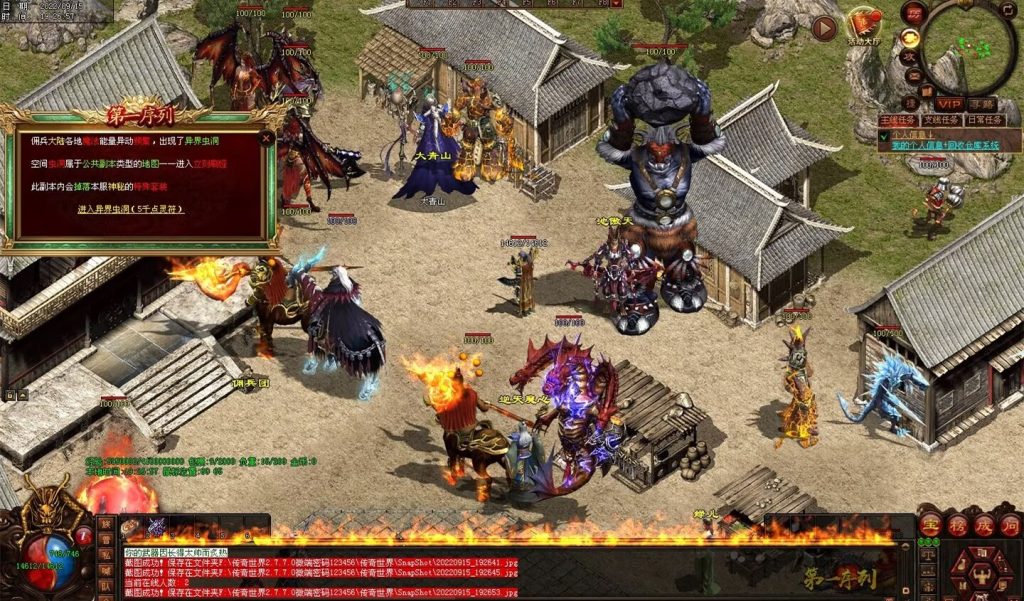Click the round 攻 button beside minimap
Image resolution: width=1024 pixels, height=601 pixels.
(x=911, y=57)
